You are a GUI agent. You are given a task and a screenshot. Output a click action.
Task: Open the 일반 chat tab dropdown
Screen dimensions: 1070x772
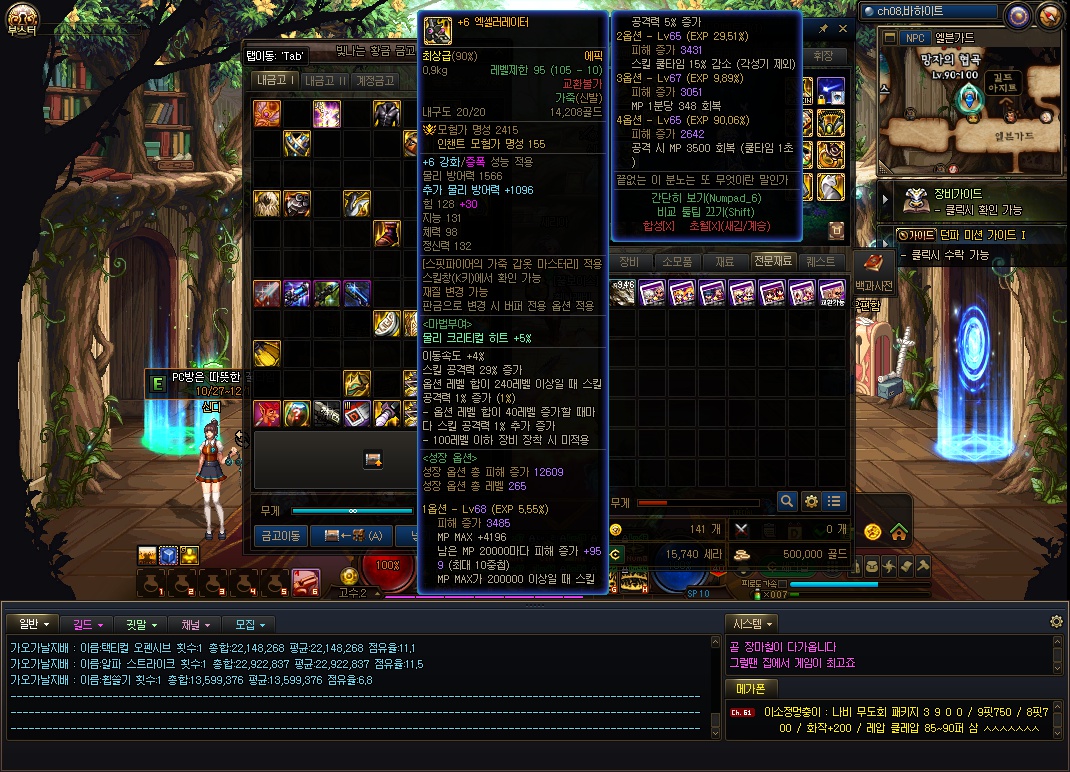[x=33, y=624]
